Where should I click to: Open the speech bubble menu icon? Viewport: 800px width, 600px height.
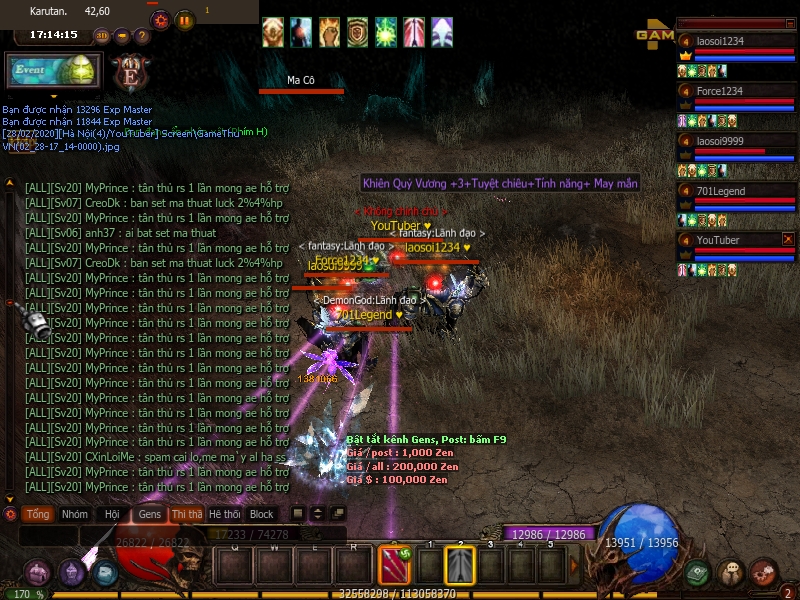click(x=730, y=573)
